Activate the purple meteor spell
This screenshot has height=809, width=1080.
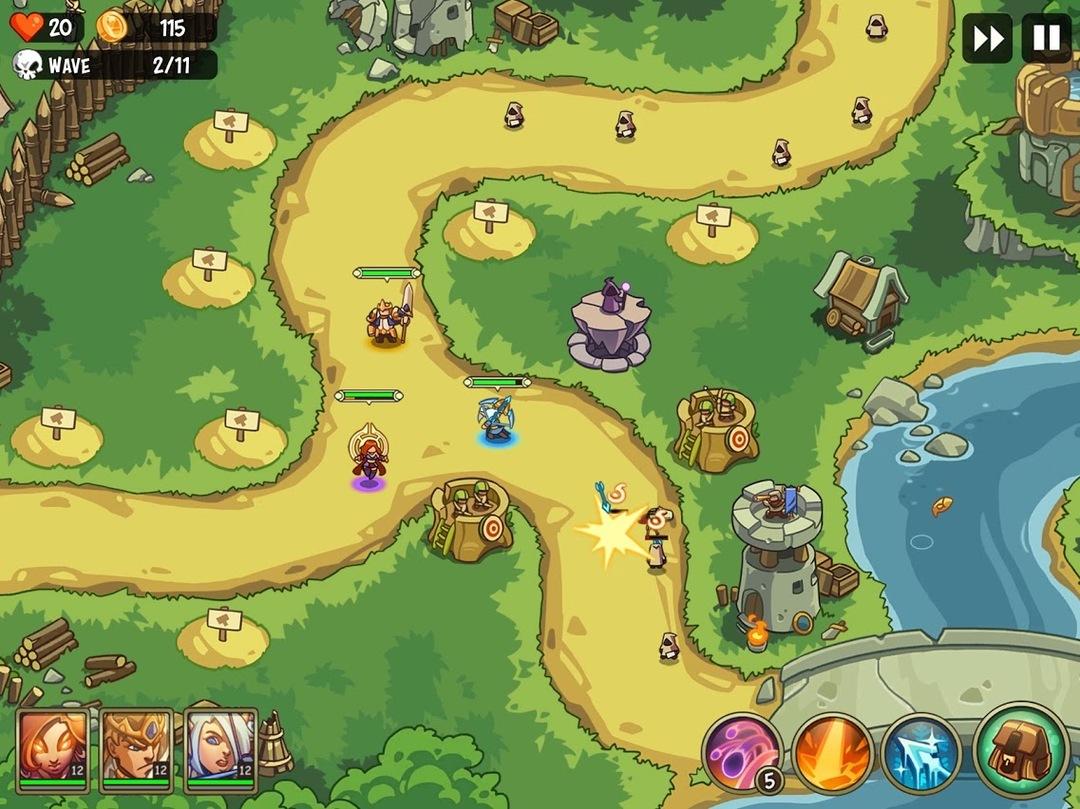pos(742,753)
